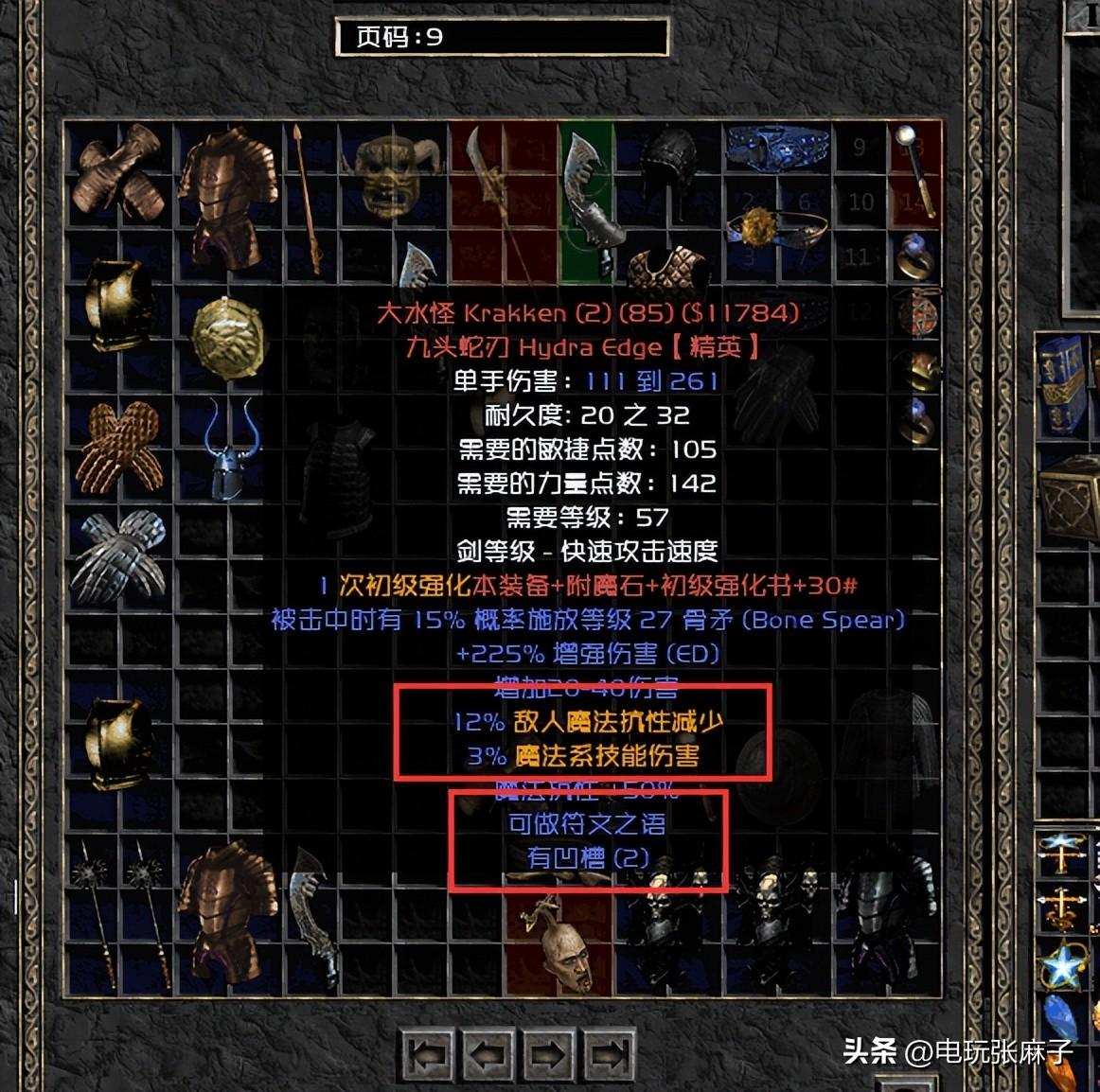This screenshot has width=1100, height=1092.
Task: Choose the knob-headed scepter in the red cells
Action: point(914,170)
